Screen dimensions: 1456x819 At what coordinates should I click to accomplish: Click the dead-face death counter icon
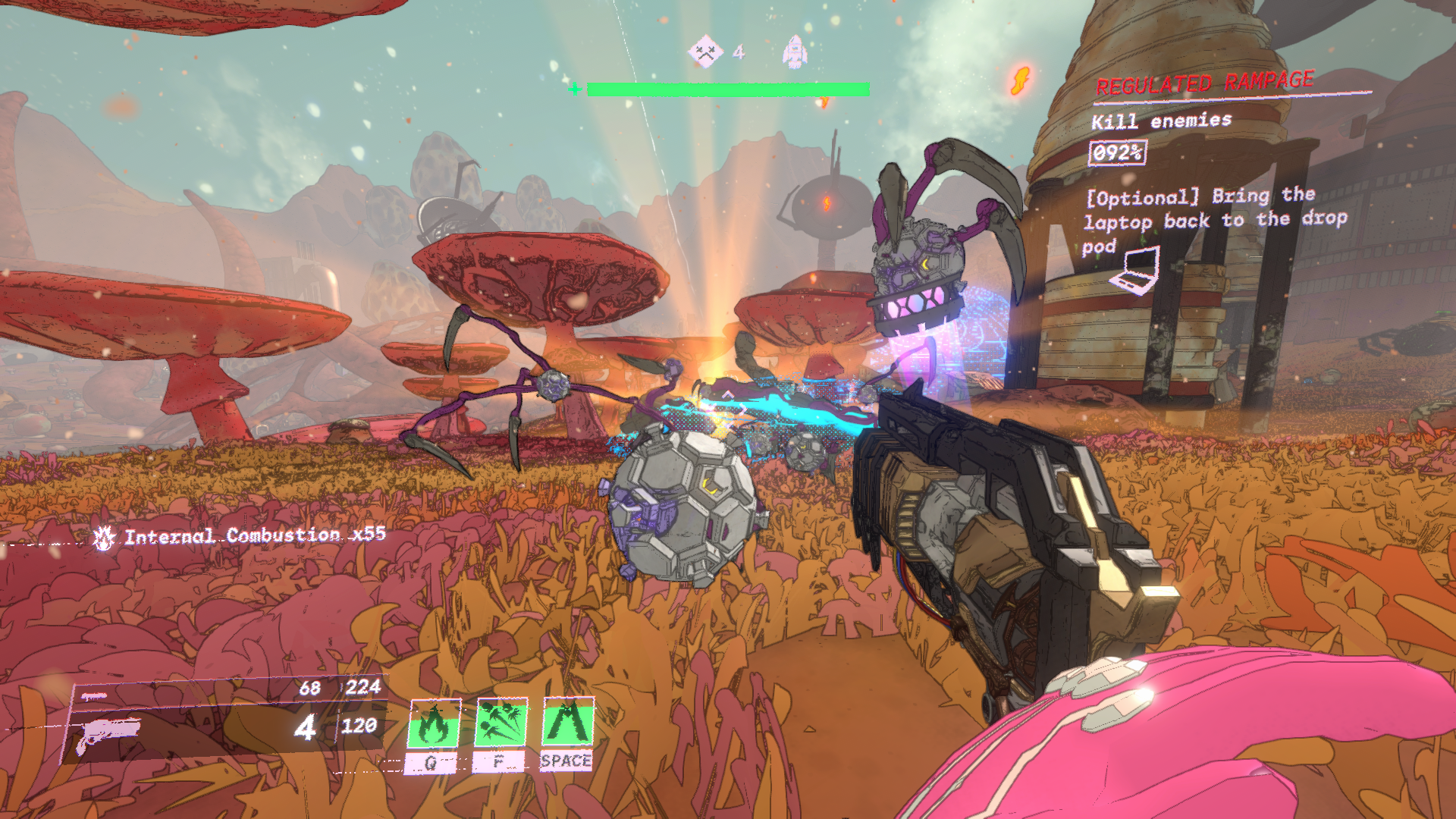click(x=705, y=52)
